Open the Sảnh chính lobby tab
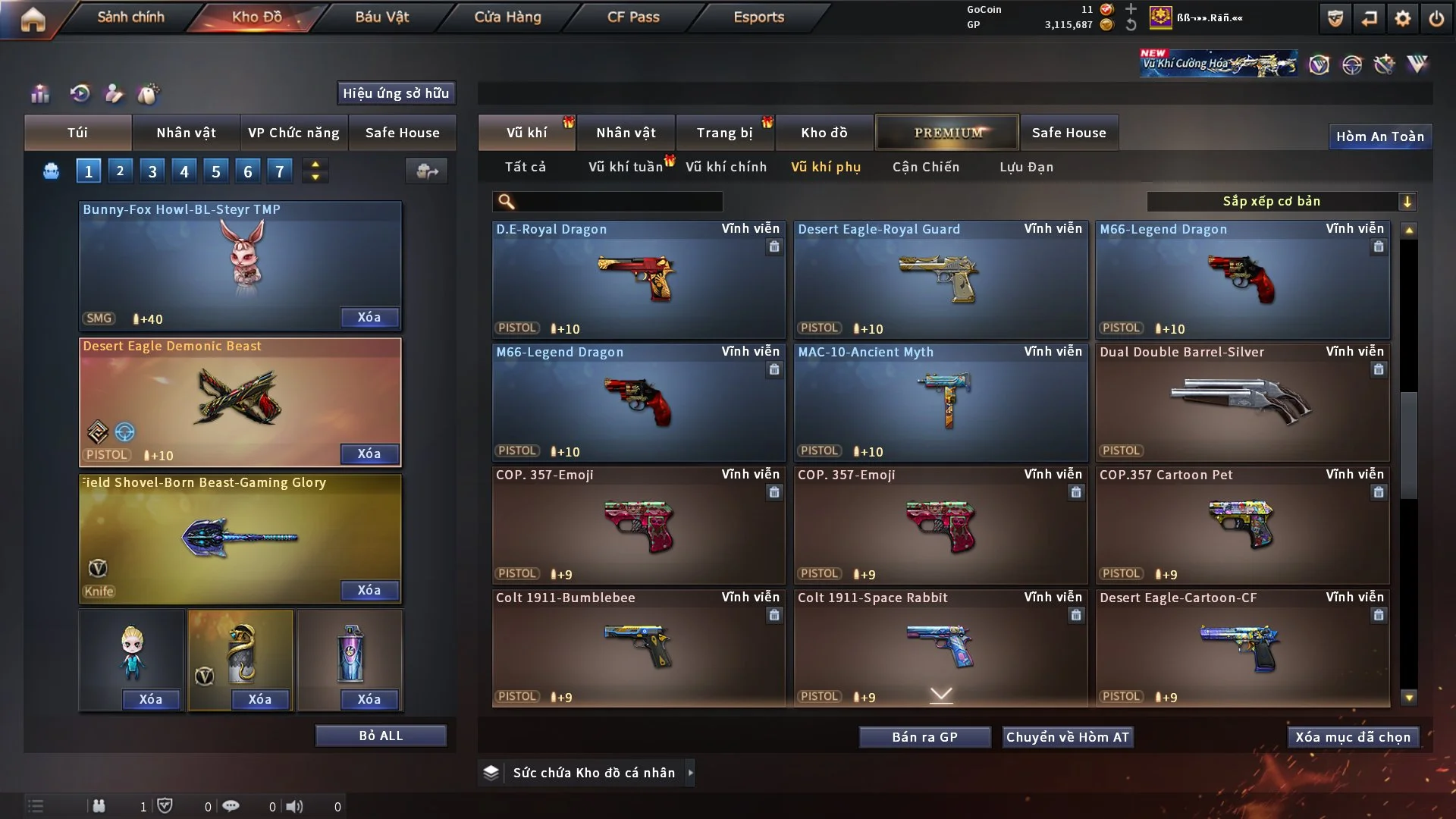 (130, 17)
